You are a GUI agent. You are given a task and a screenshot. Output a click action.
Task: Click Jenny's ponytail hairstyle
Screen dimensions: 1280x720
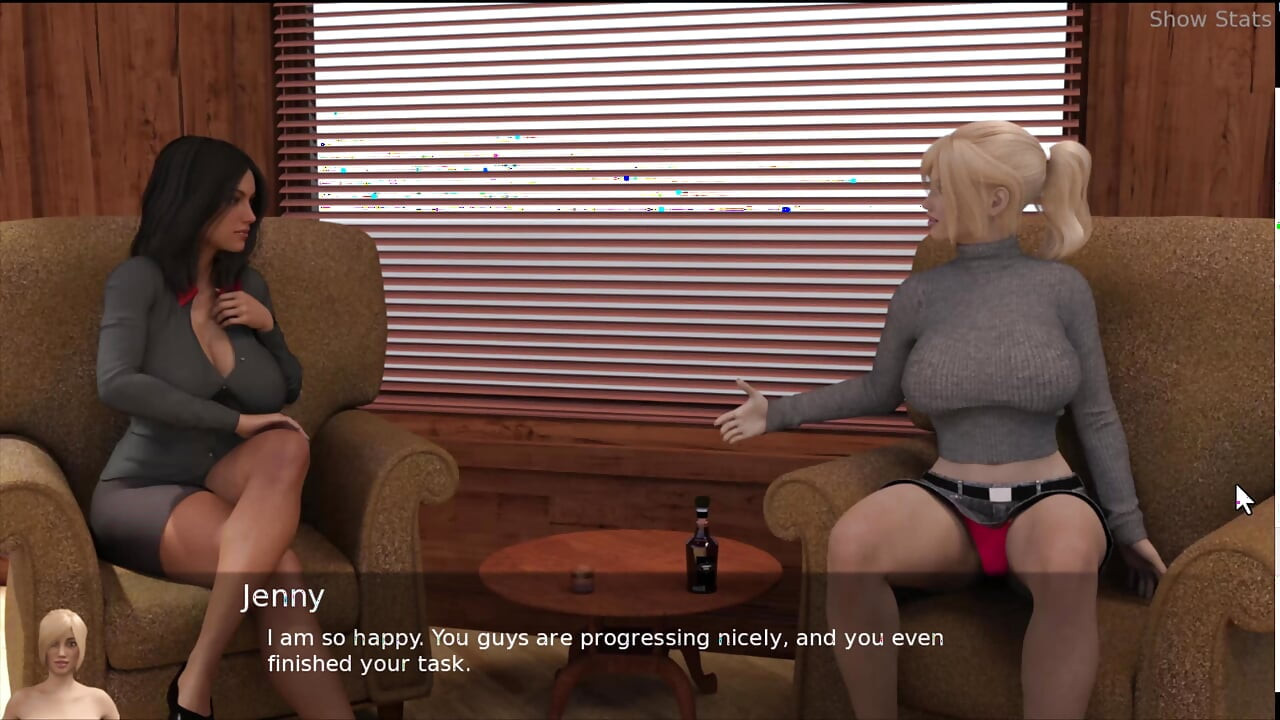coord(1070,190)
